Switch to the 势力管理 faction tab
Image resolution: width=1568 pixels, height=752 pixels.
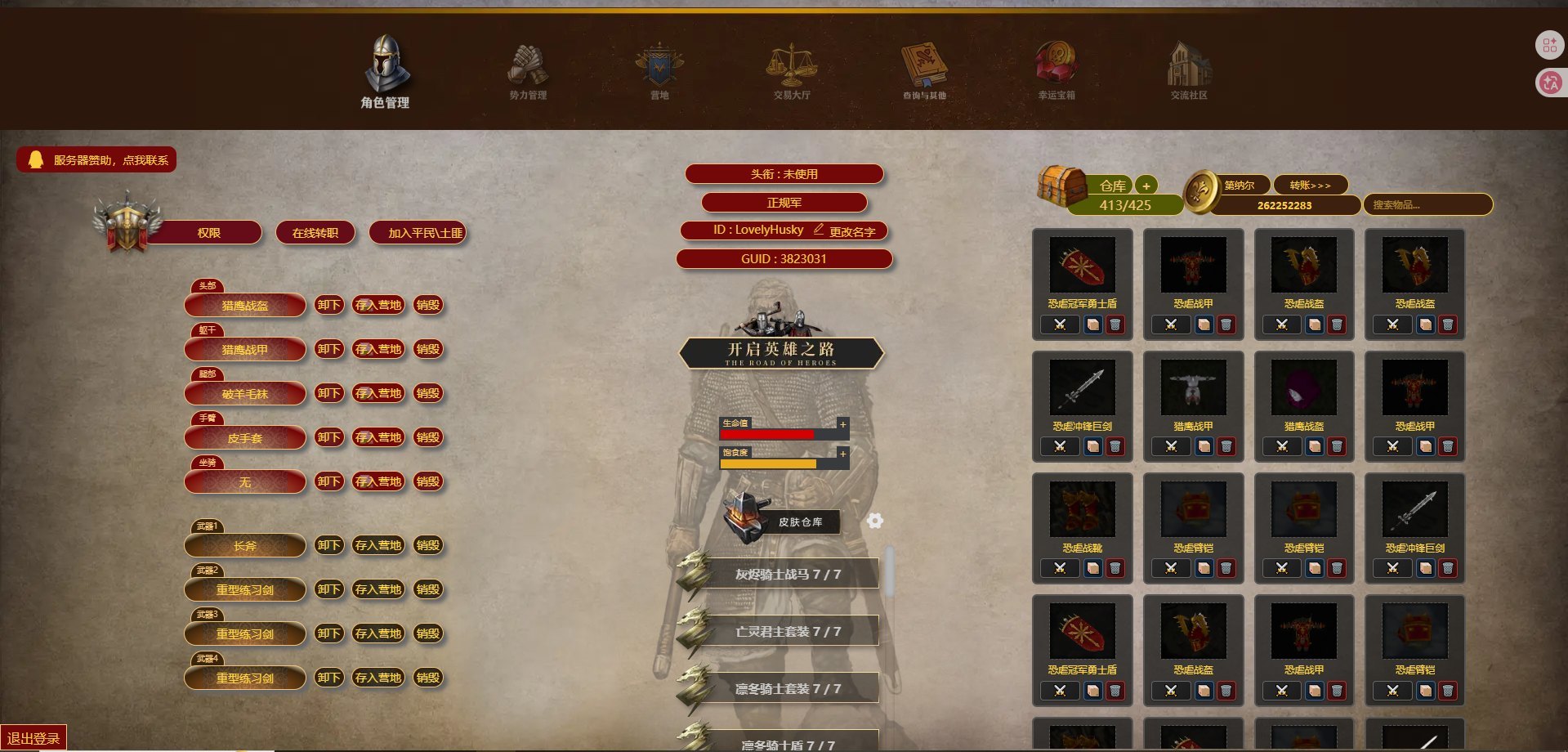[528, 74]
